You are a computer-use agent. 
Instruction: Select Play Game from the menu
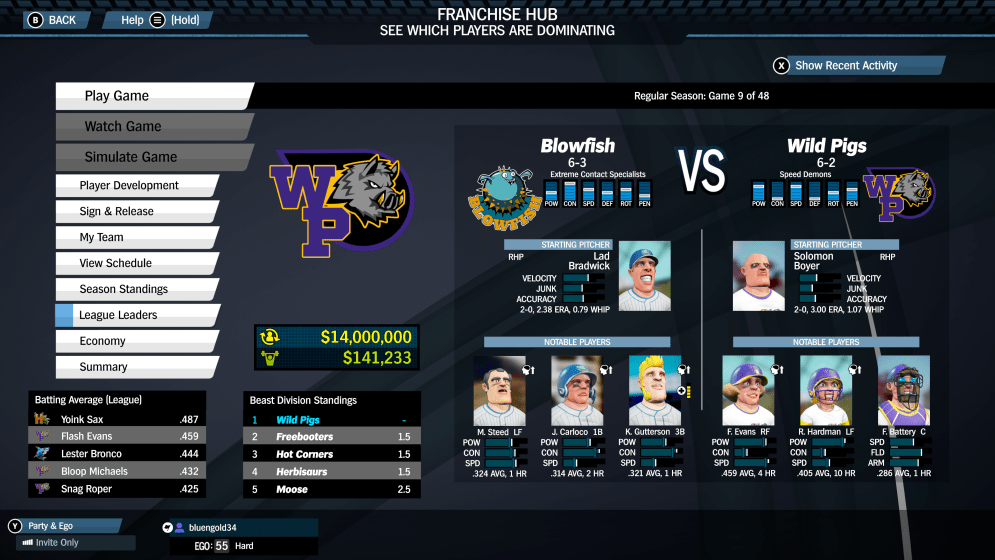pos(150,96)
